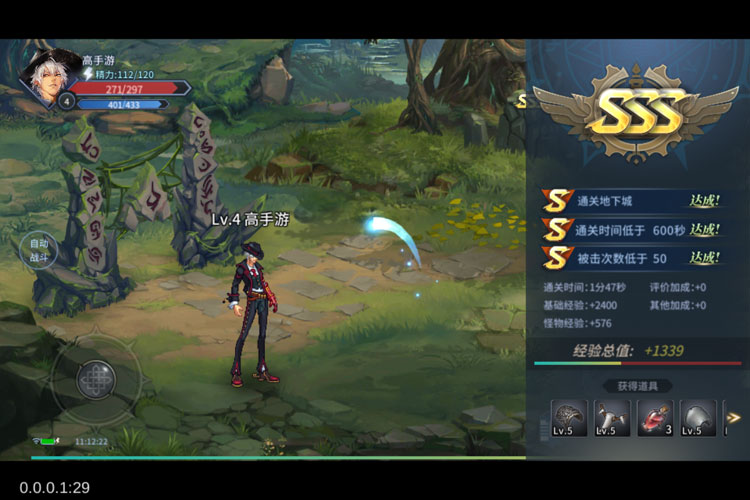Show more obtained items with golden arrow
This screenshot has height=500, width=750.
(x=733, y=418)
